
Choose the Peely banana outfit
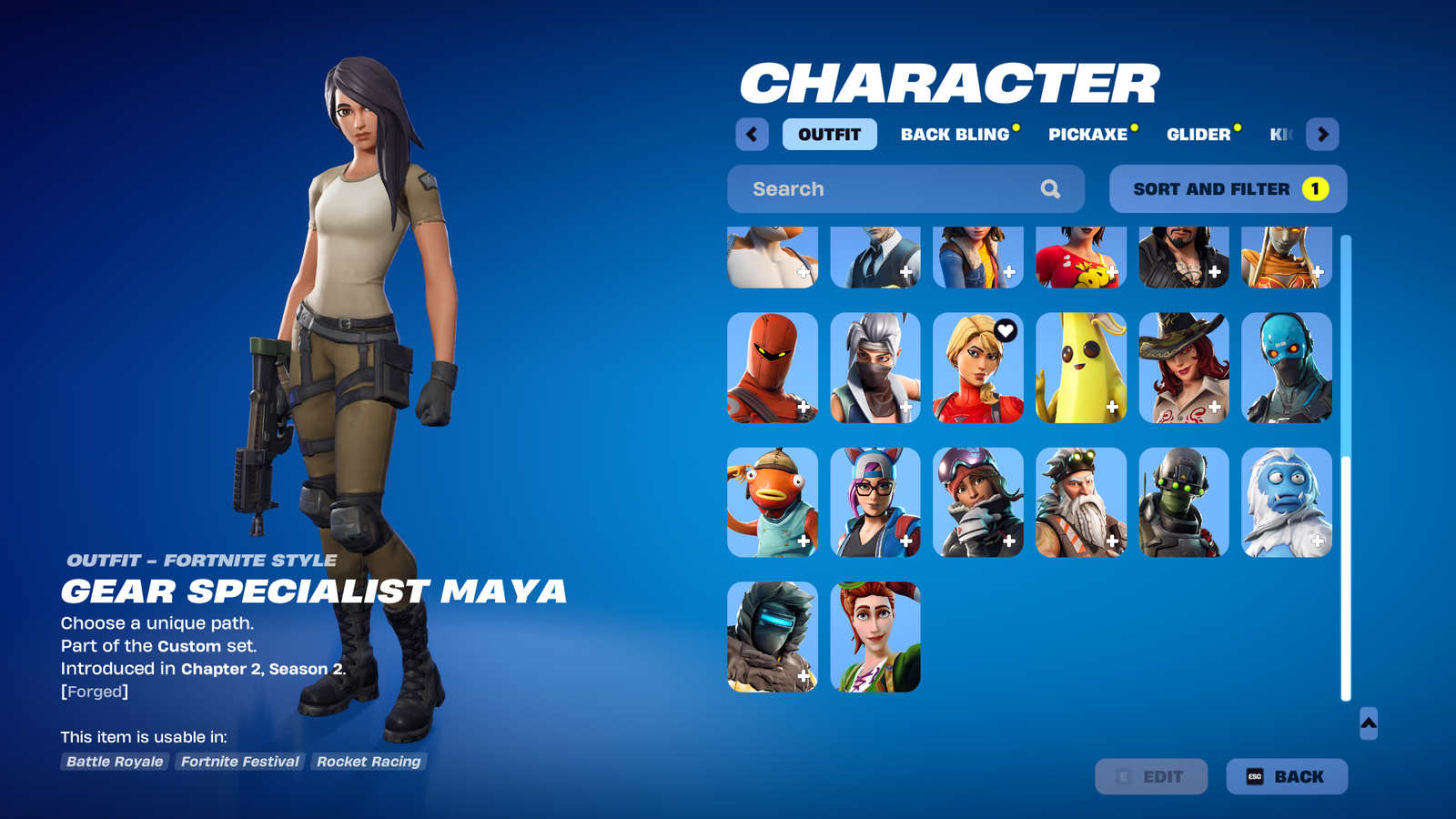coord(1080,368)
